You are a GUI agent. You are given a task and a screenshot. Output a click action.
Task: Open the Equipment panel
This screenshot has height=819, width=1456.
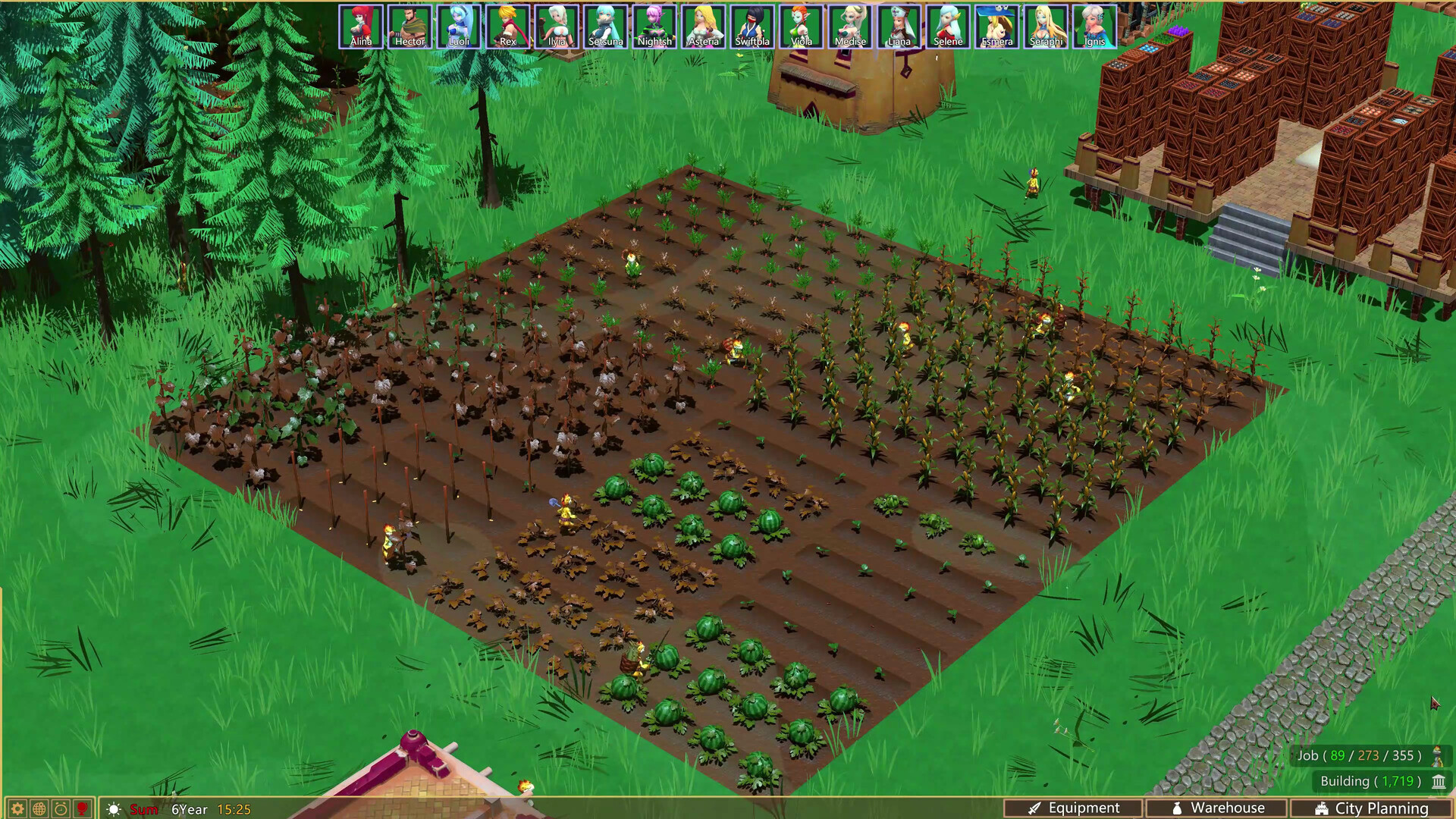coord(1077,808)
